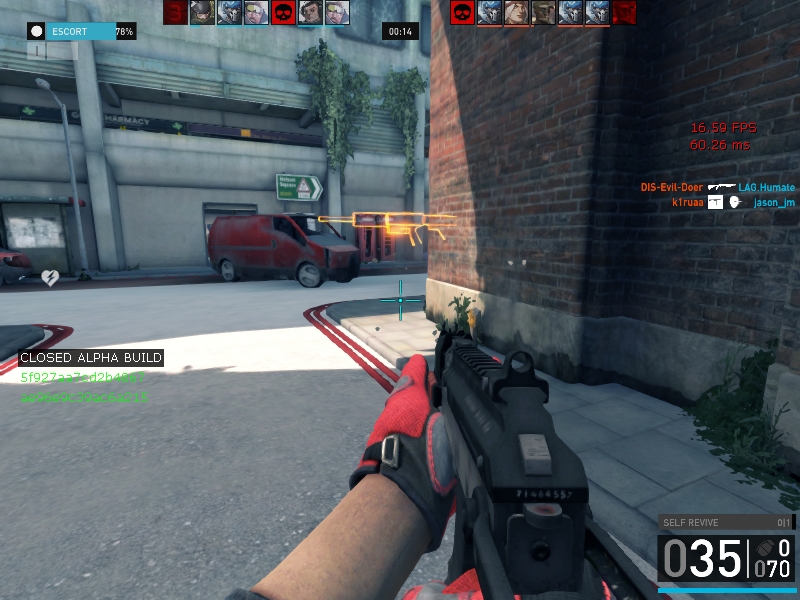
Task: Click jason_jm's name in the kill feed
Action: click(773, 202)
